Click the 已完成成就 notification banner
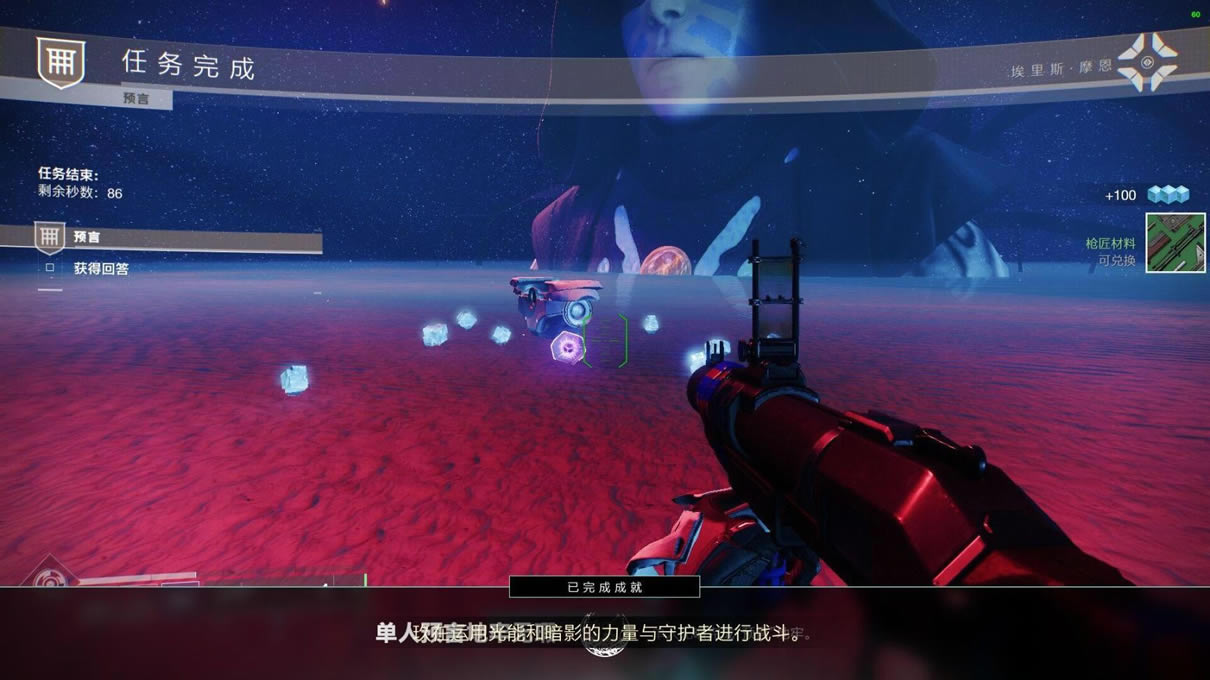Screen dimensions: 1210x680 tap(604, 587)
